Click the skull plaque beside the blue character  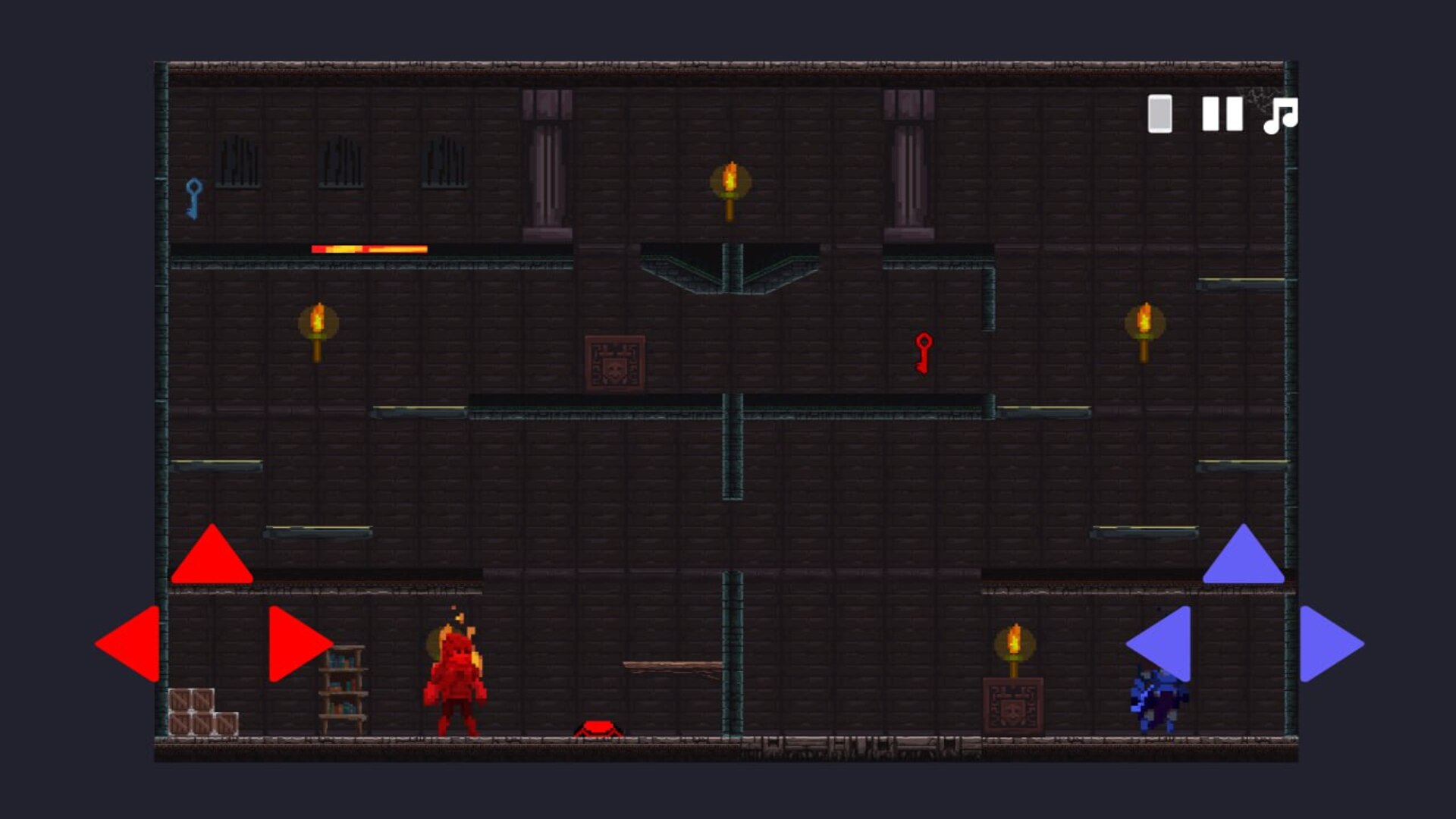tap(1012, 707)
